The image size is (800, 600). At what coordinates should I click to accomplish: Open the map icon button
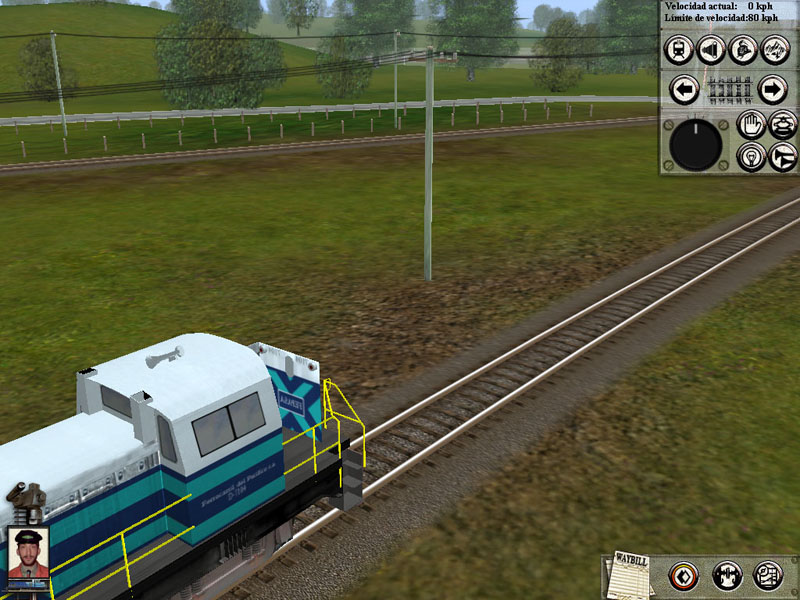(x=768, y=574)
